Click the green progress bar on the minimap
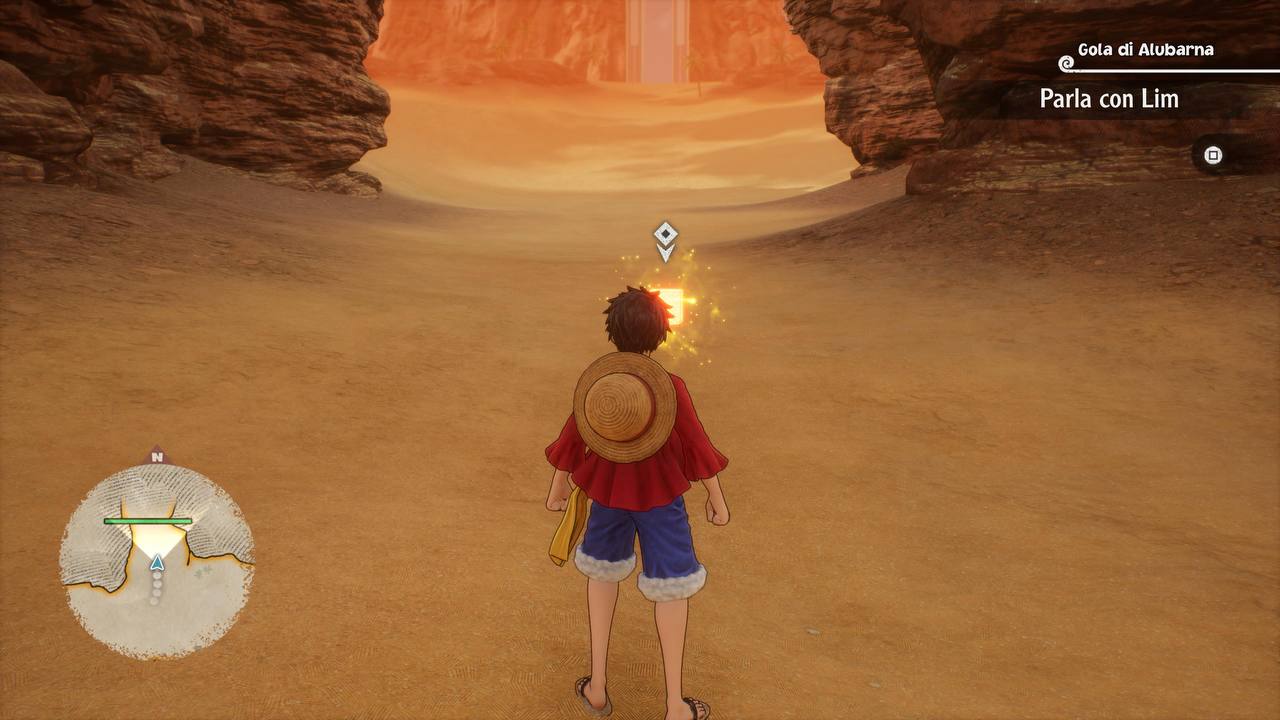This screenshot has width=1280, height=720. pos(148,521)
